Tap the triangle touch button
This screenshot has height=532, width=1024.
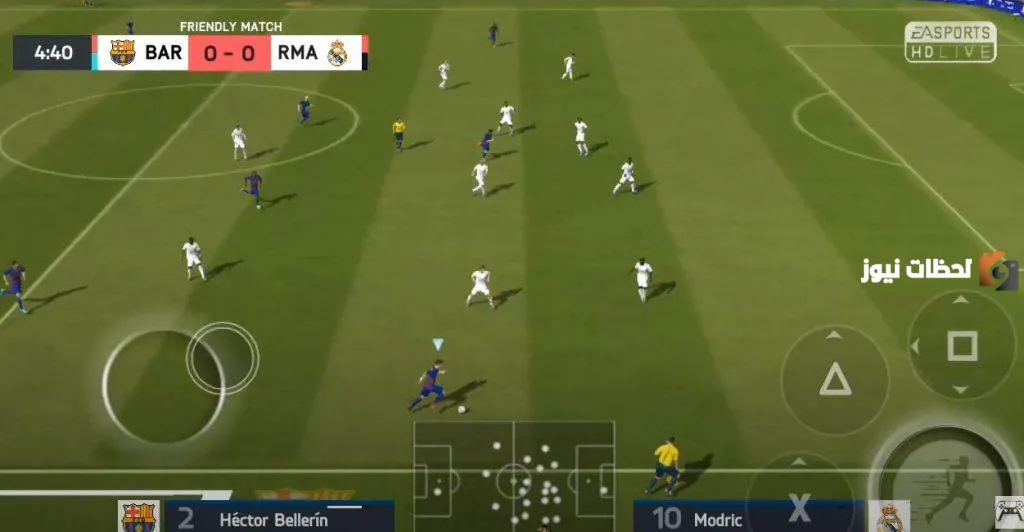click(x=835, y=380)
